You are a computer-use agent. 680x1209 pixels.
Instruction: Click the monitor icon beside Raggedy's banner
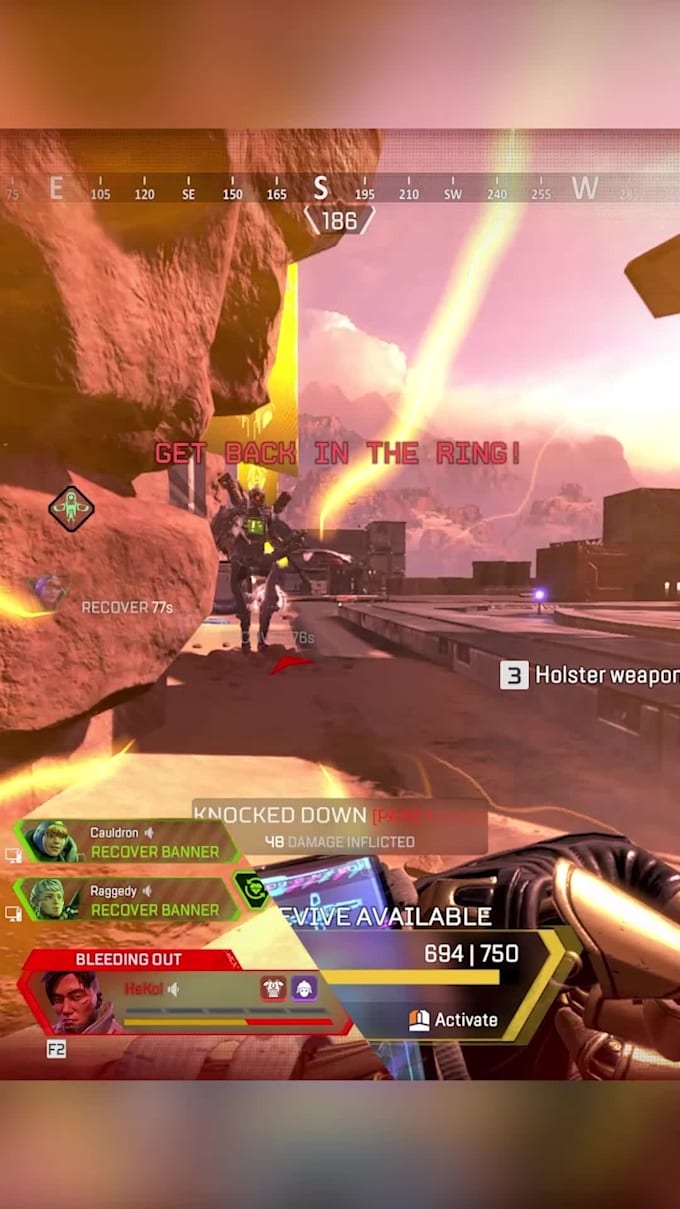(13, 913)
